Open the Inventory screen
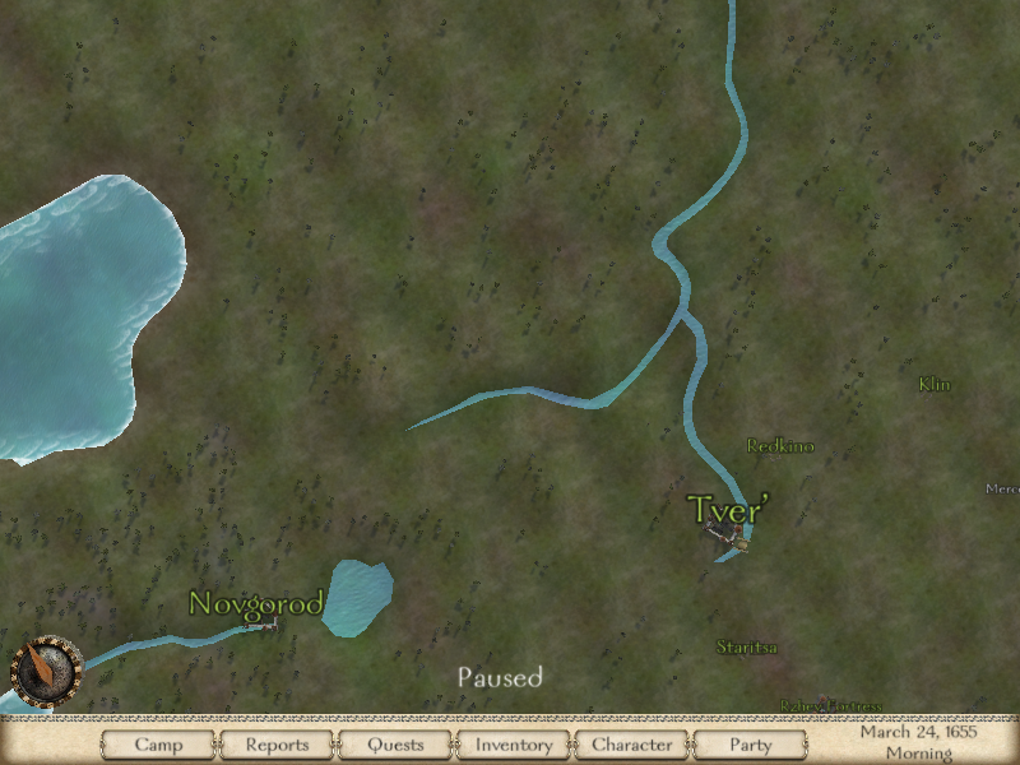This screenshot has height=765, width=1020. (x=513, y=745)
